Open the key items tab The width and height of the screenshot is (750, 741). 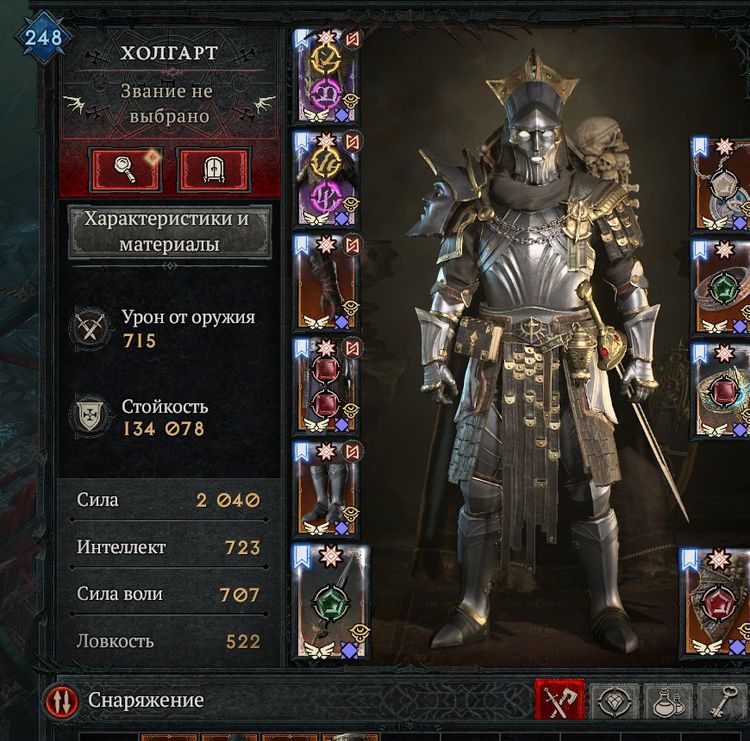(x=722, y=701)
